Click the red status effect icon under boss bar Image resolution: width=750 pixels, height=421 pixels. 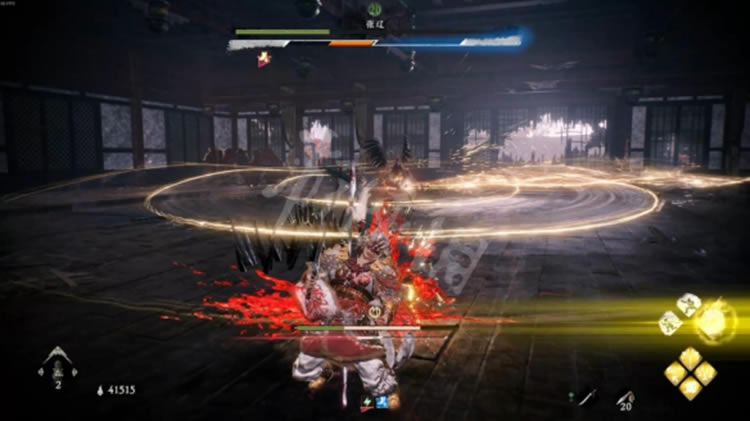(264, 60)
